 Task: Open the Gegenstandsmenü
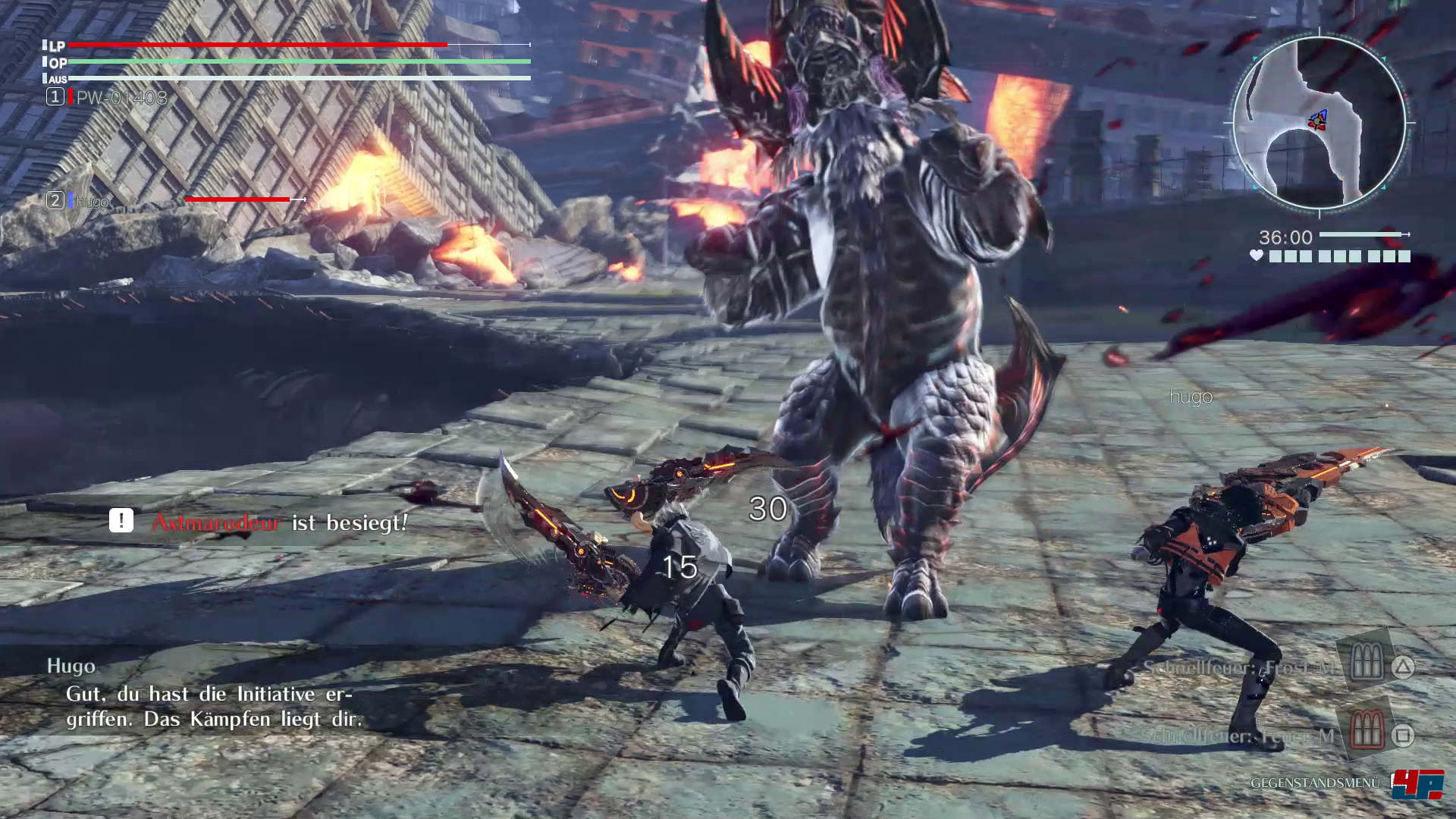pyautogui.click(x=1314, y=783)
